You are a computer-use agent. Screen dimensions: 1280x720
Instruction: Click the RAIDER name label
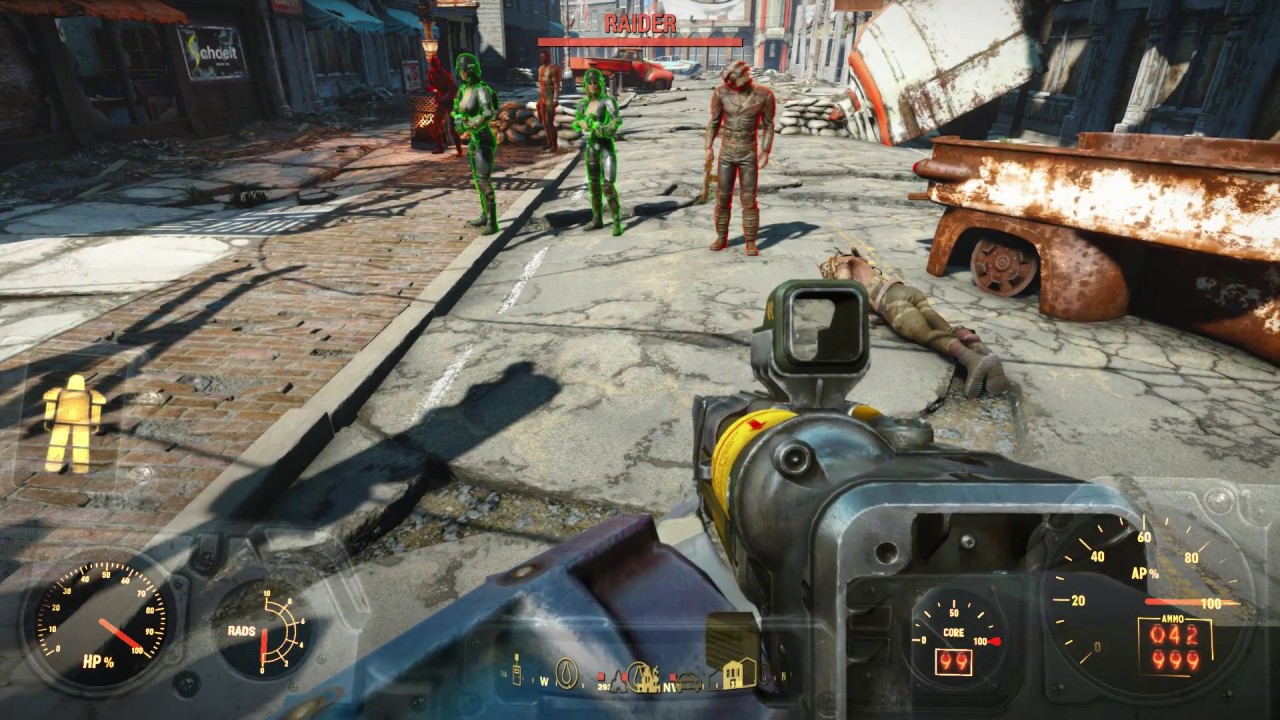pos(640,24)
